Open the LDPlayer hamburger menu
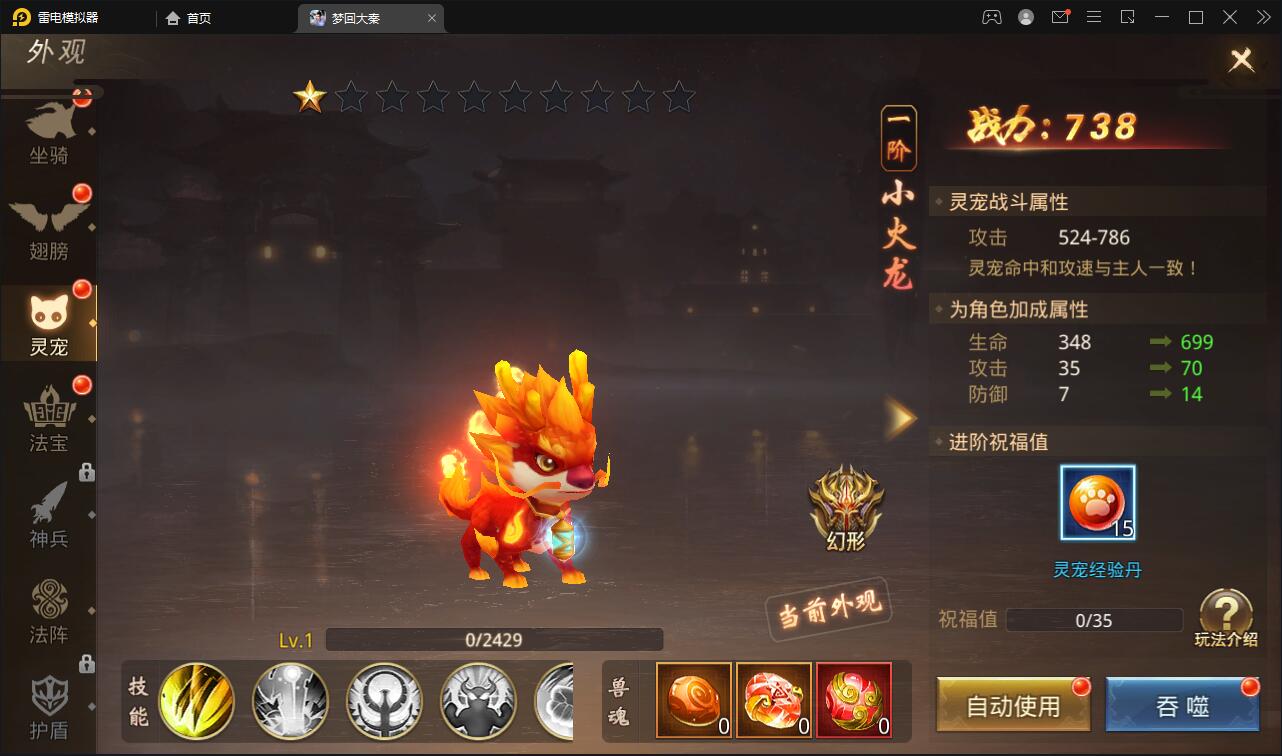The width and height of the screenshot is (1282, 756). tap(1094, 17)
